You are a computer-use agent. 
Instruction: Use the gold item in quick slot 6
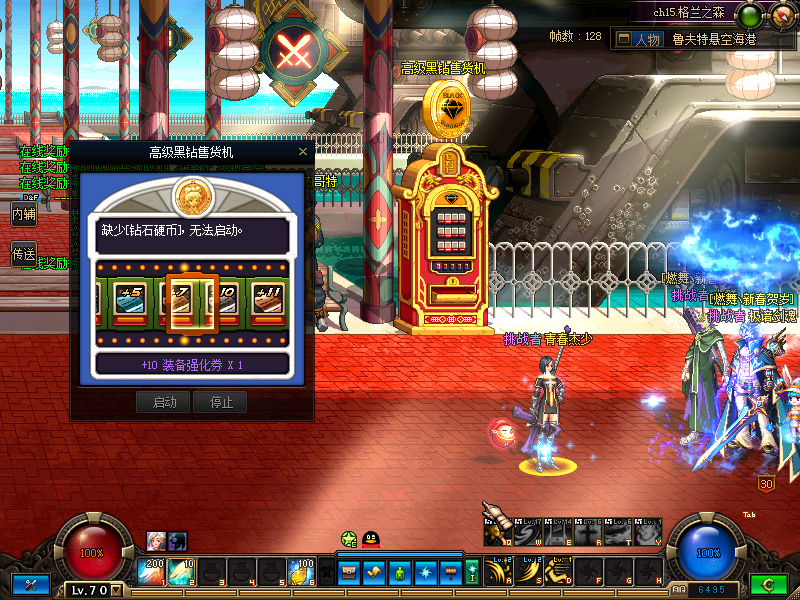click(x=301, y=572)
